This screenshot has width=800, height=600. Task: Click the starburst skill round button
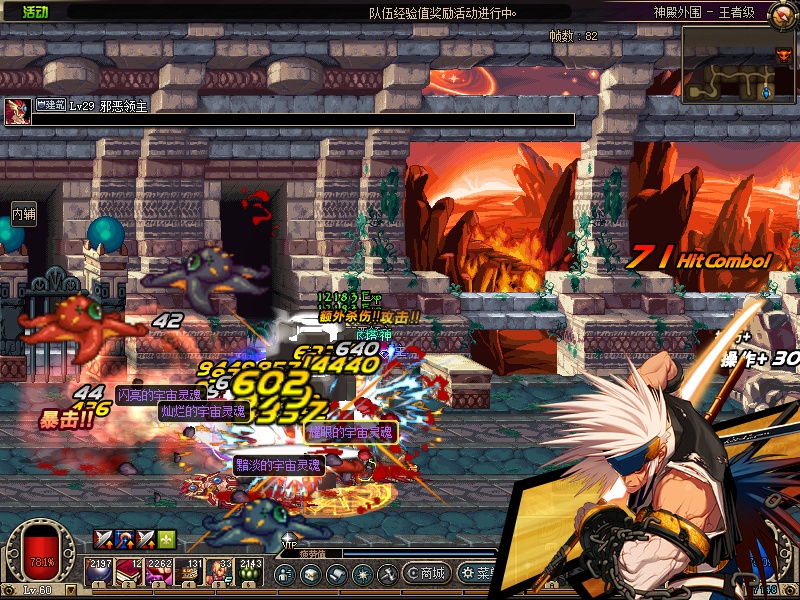[x=362, y=574]
